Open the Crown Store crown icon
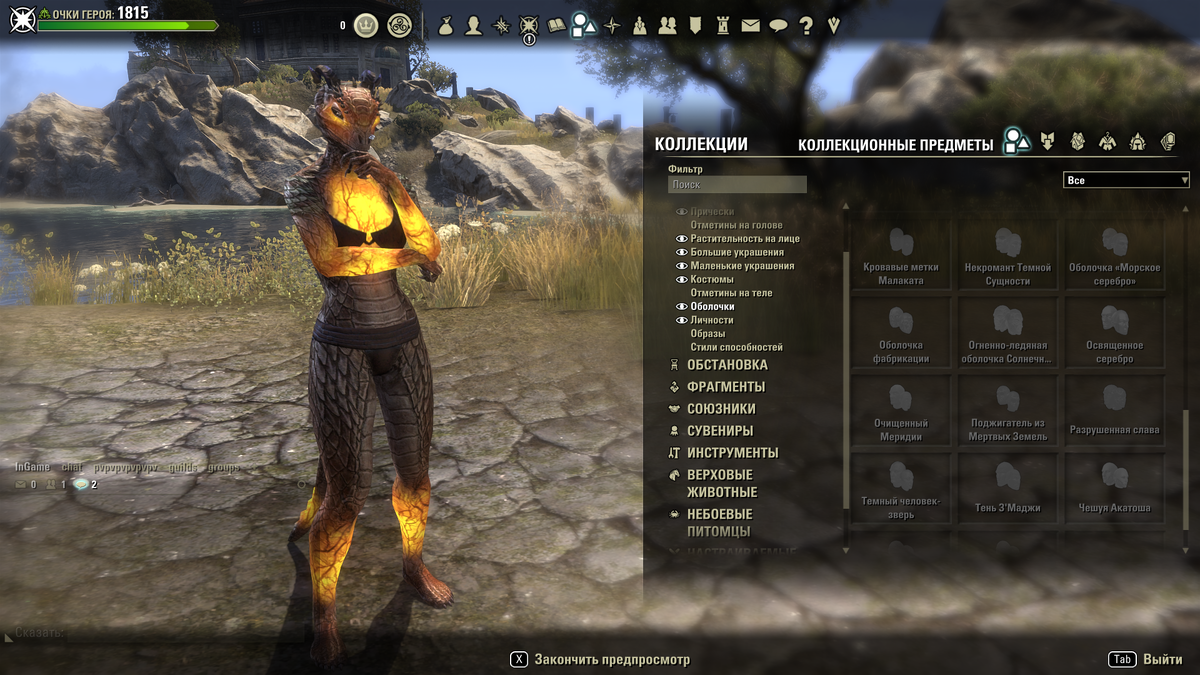Viewport: 1200px width, 675px height. (x=366, y=26)
